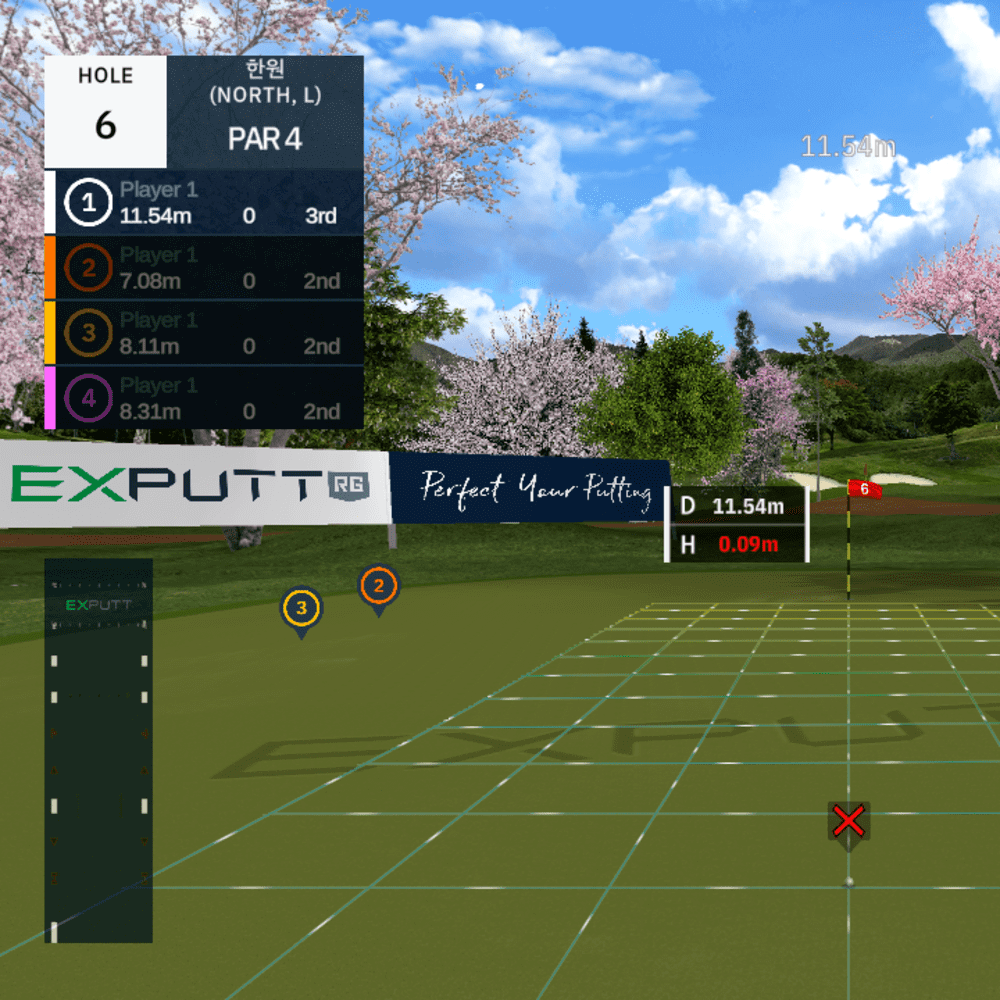Click the yellow player 3 ball marker

(x=301, y=608)
